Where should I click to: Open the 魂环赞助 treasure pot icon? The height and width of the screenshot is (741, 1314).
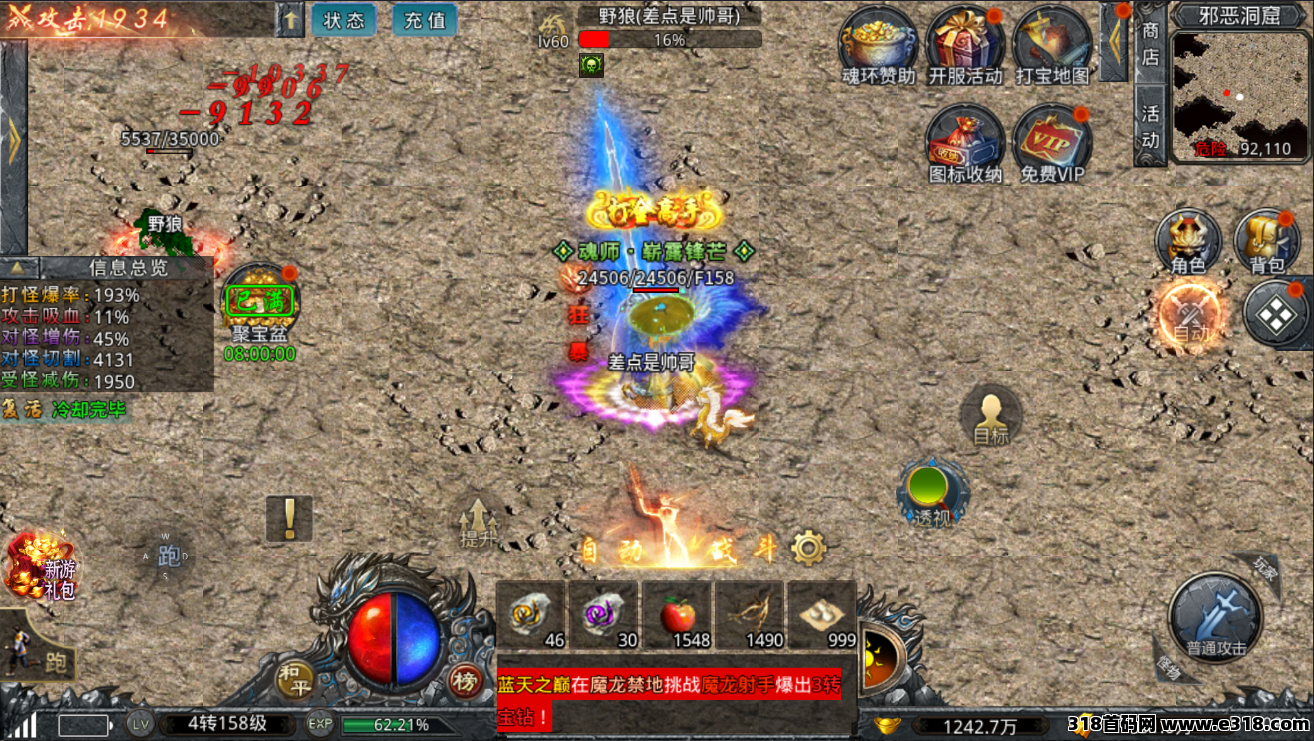878,44
